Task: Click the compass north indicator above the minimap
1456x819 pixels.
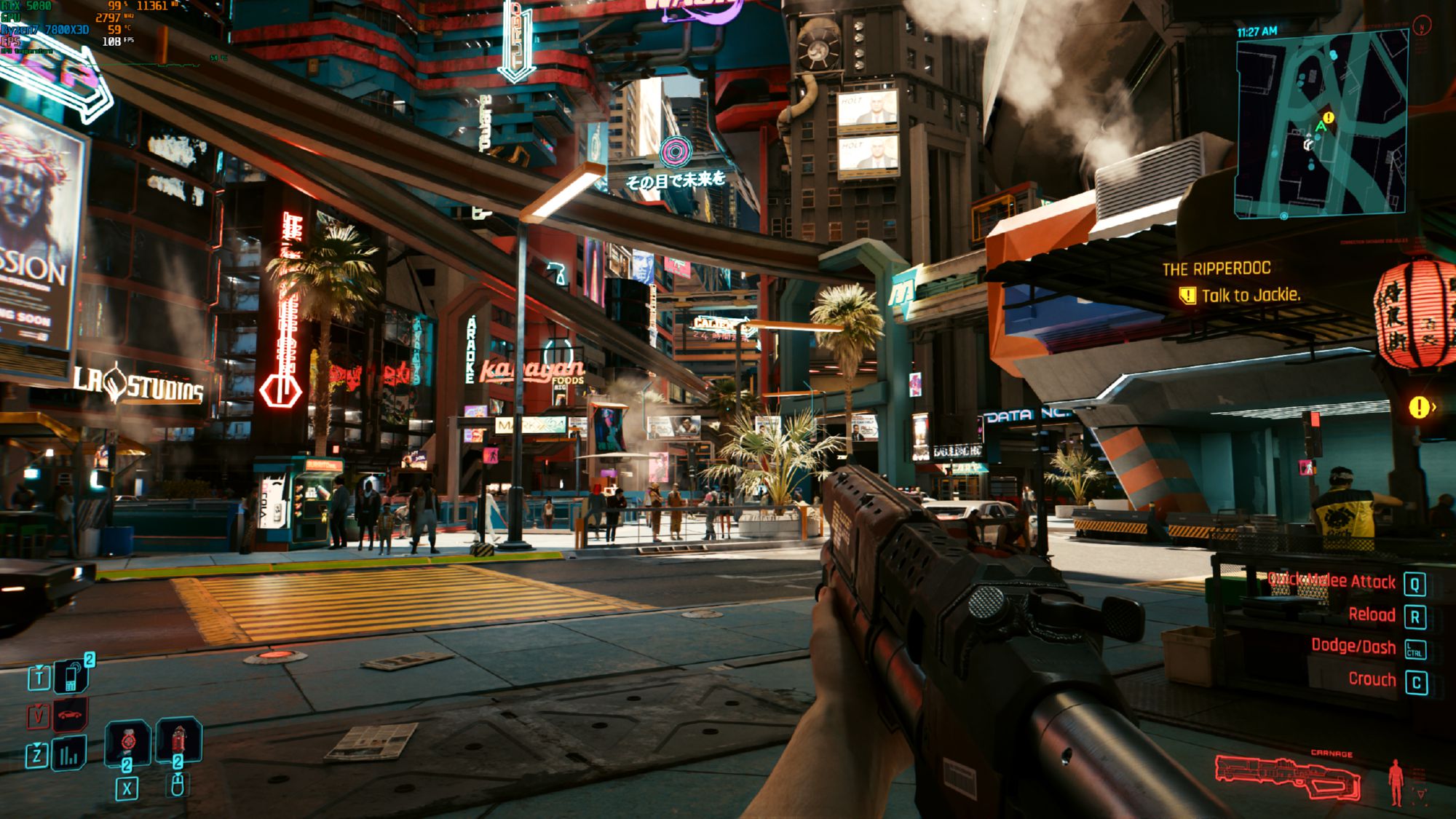Action: coord(1421,27)
